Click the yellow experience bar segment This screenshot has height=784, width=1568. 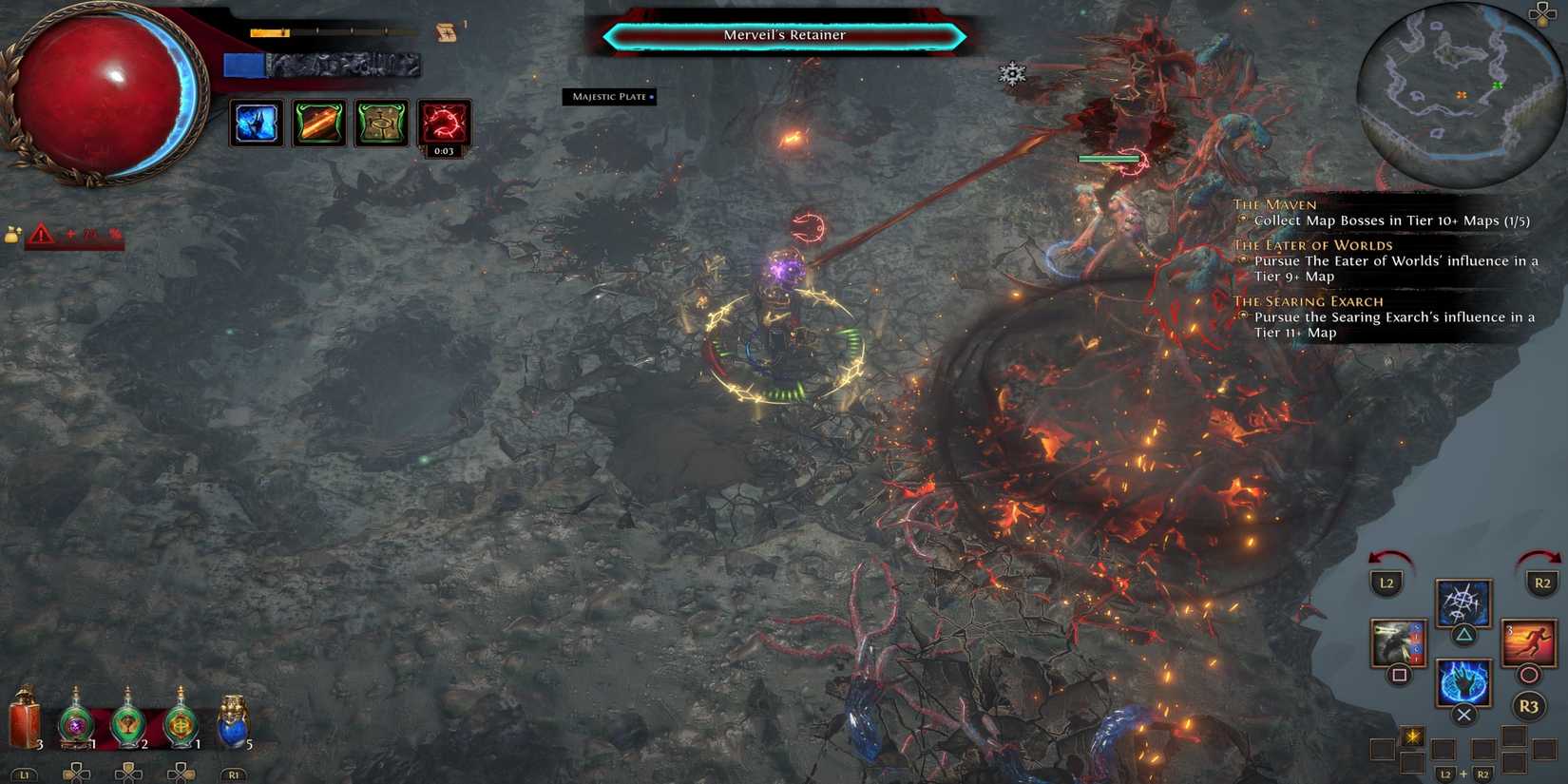[269, 31]
